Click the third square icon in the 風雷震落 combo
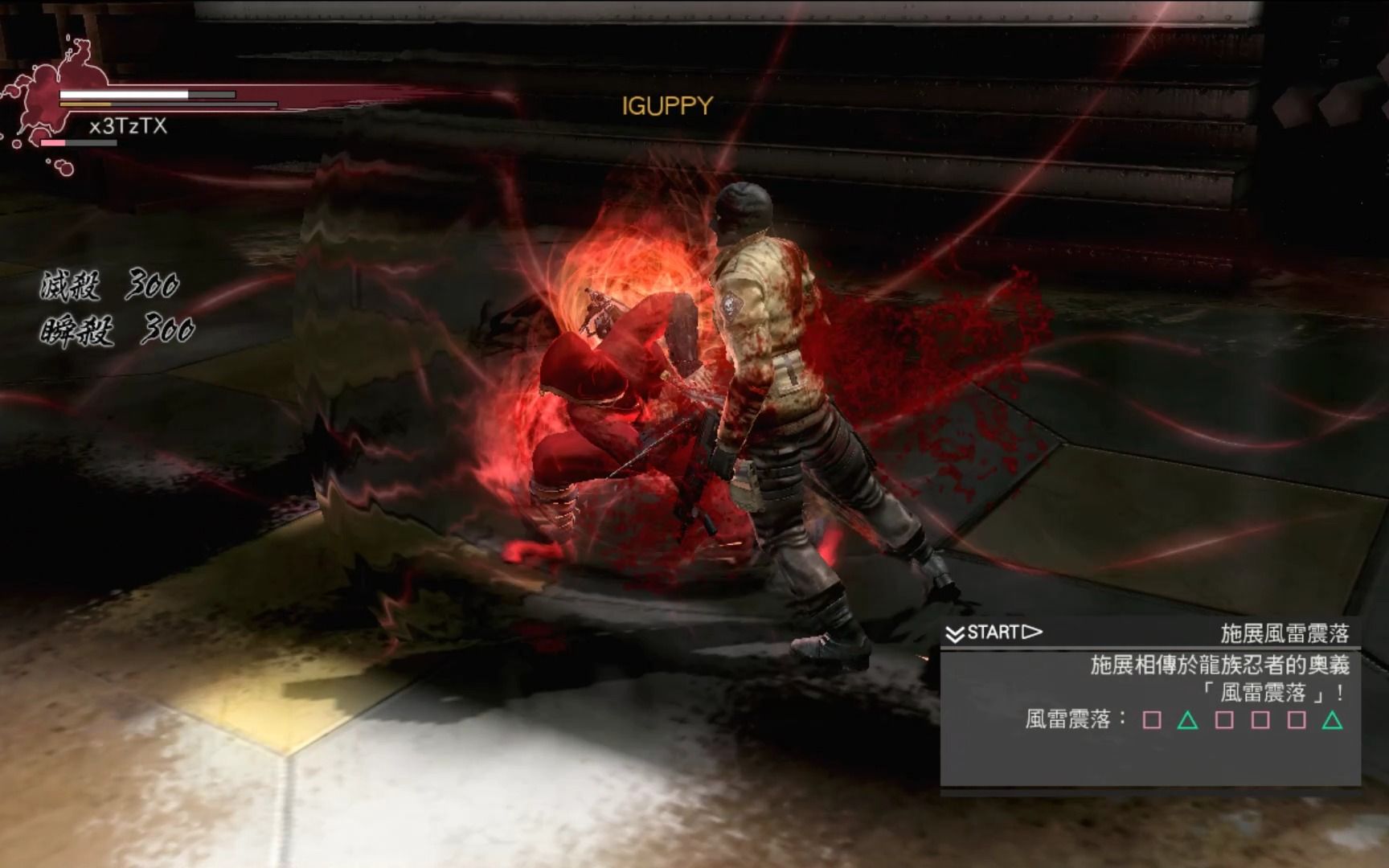This screenshot has height=868, width=1389. 1260,721
